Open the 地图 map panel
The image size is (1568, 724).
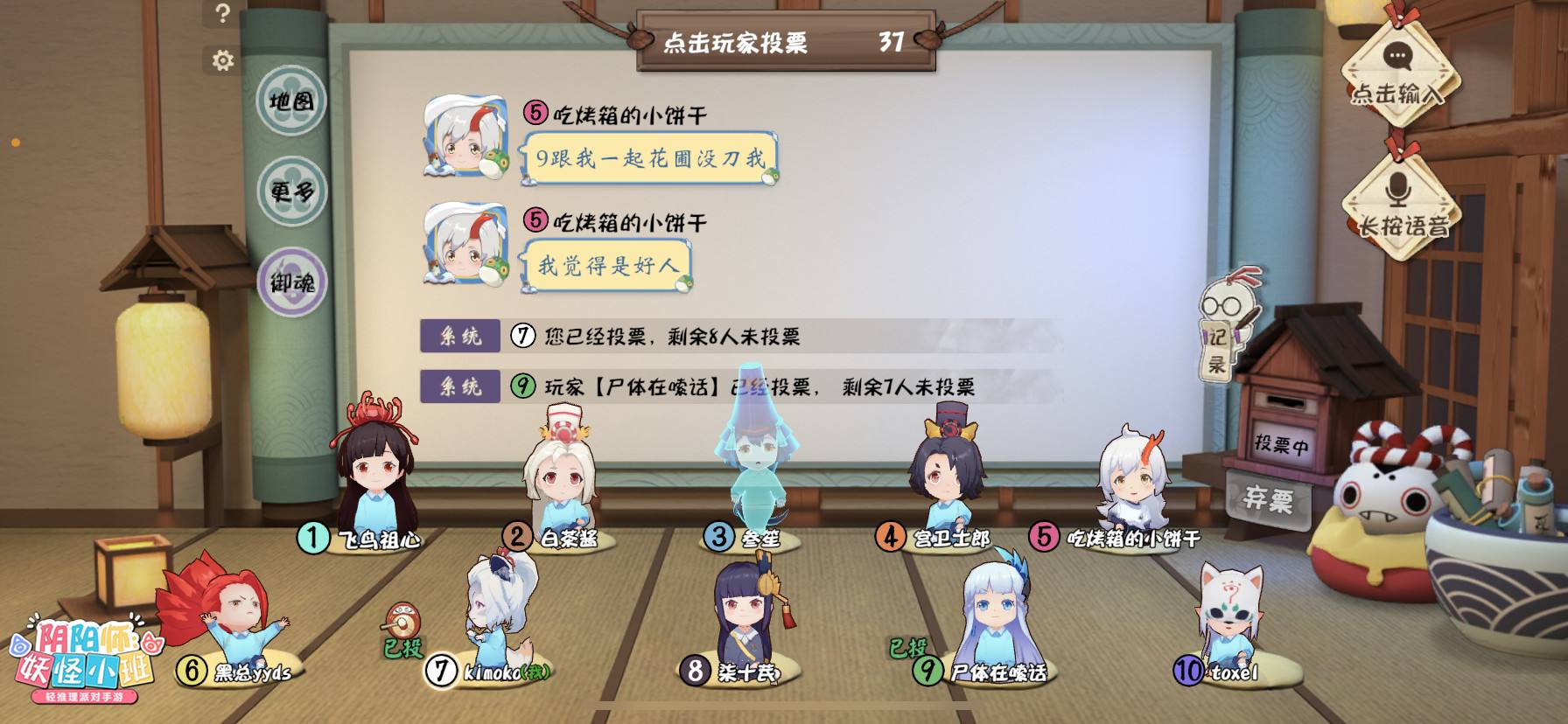[290, 101]
